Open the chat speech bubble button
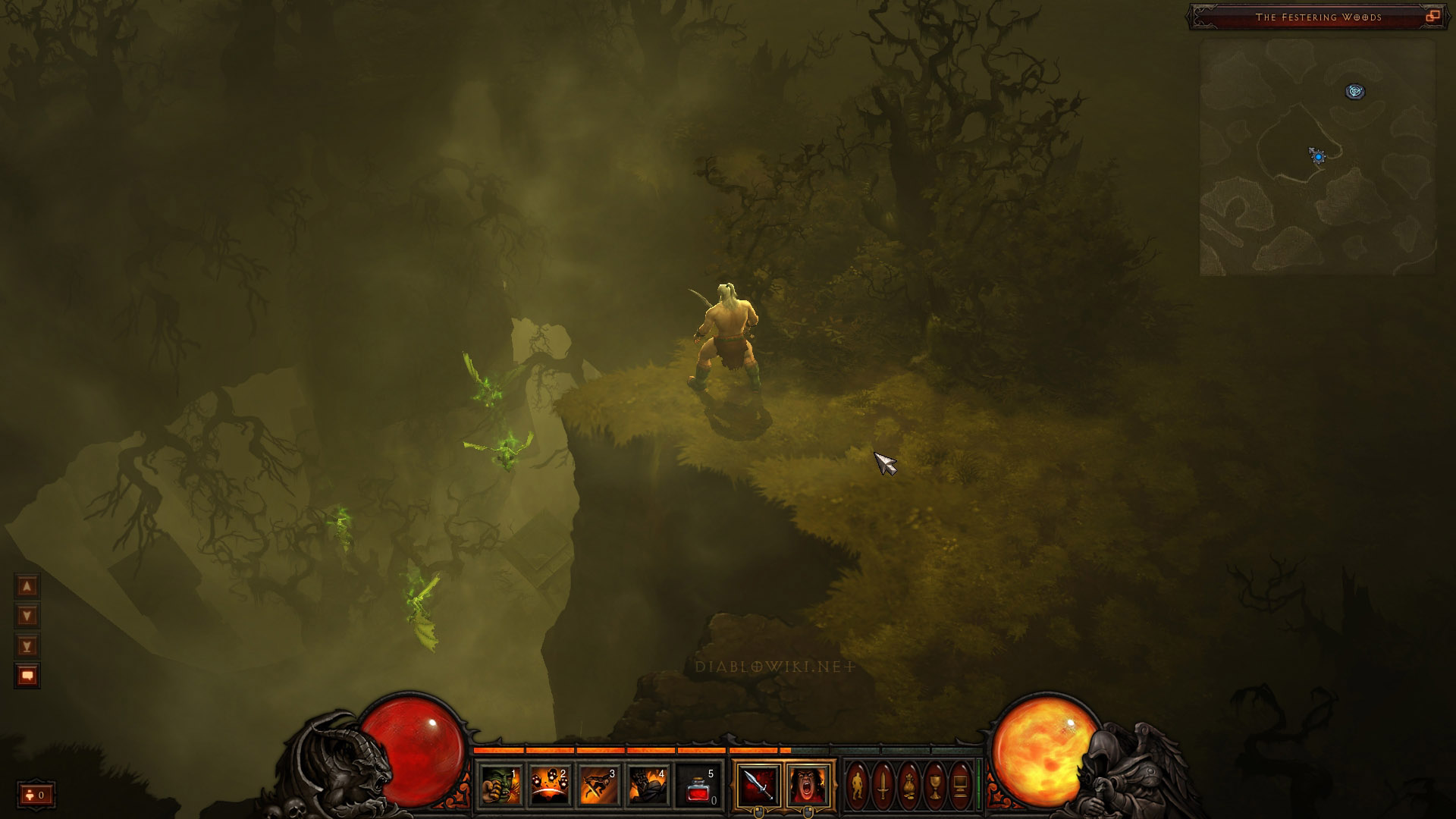Viewport: 1456px width, 819px height. click(x=27, y=676)
